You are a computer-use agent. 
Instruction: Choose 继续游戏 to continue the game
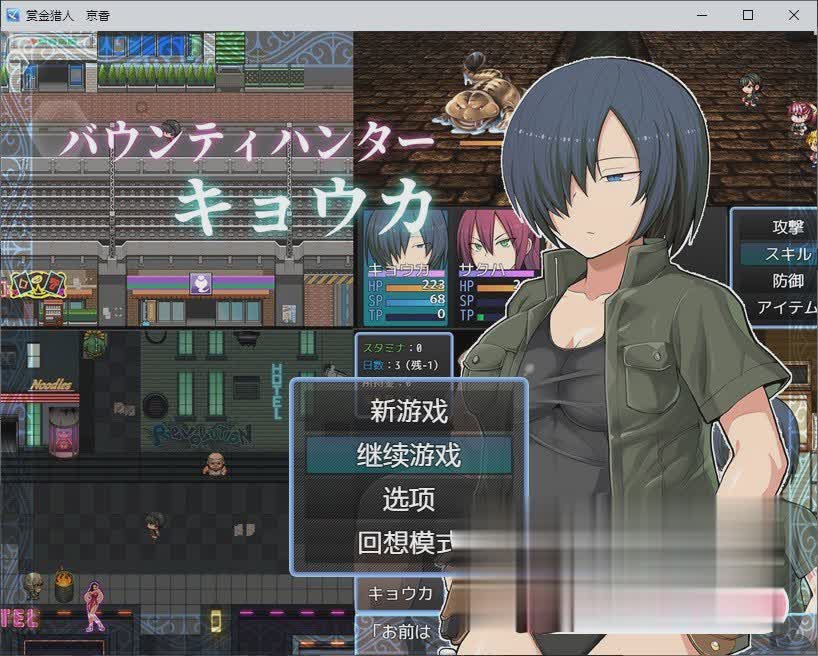[x=408, y=455]
